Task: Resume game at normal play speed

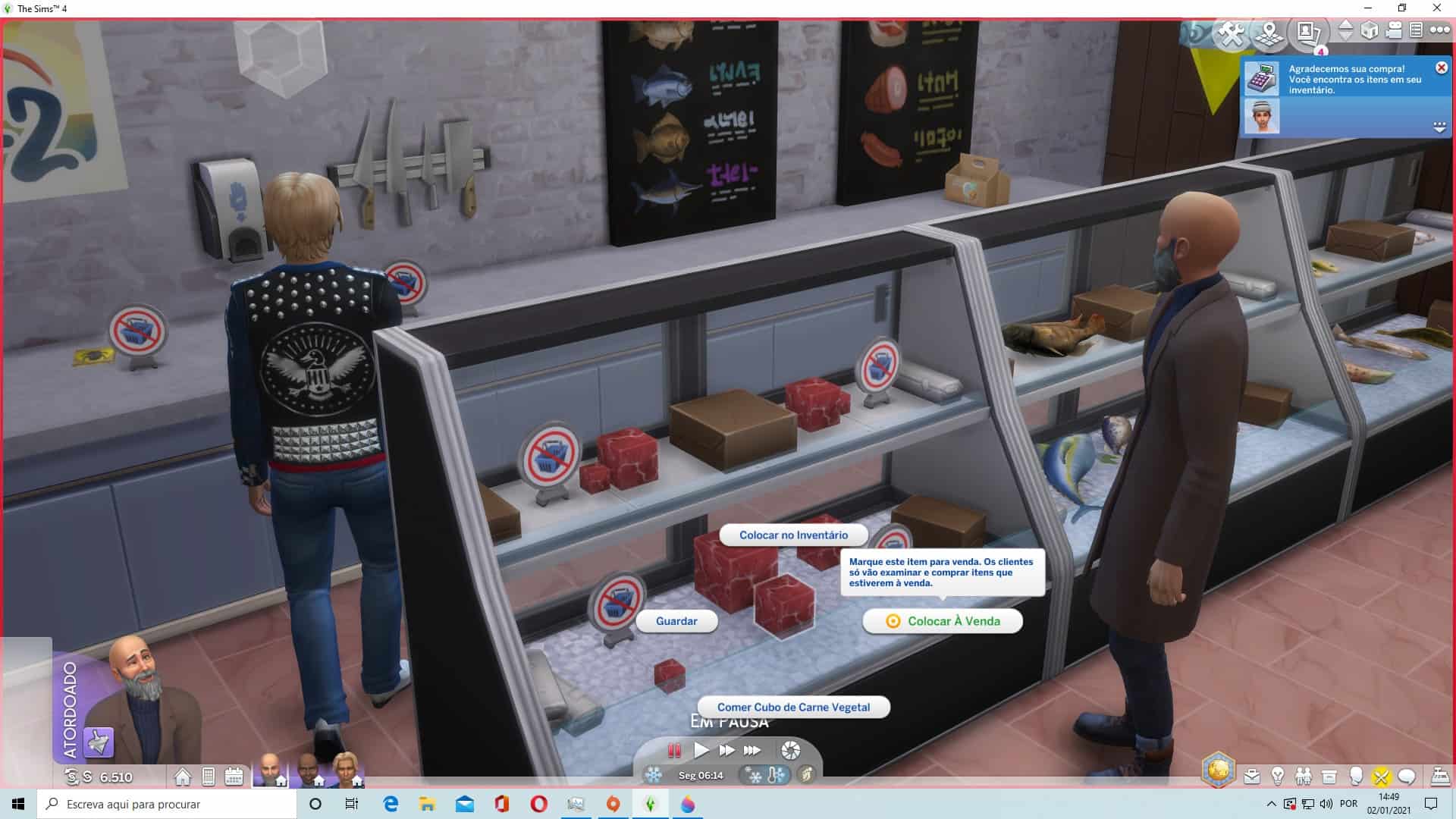Action: (x=701, y=751)
